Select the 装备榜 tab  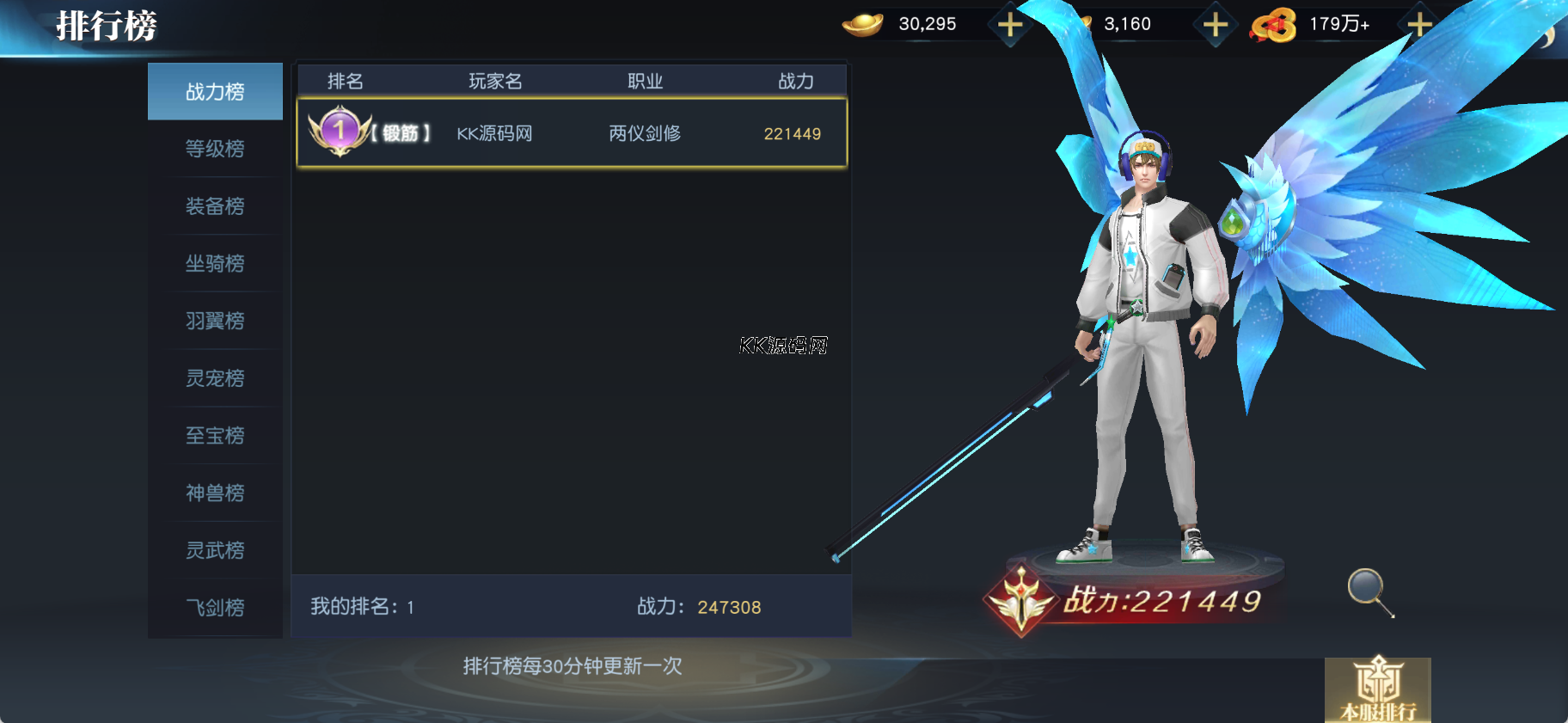[x=215, y=206]
